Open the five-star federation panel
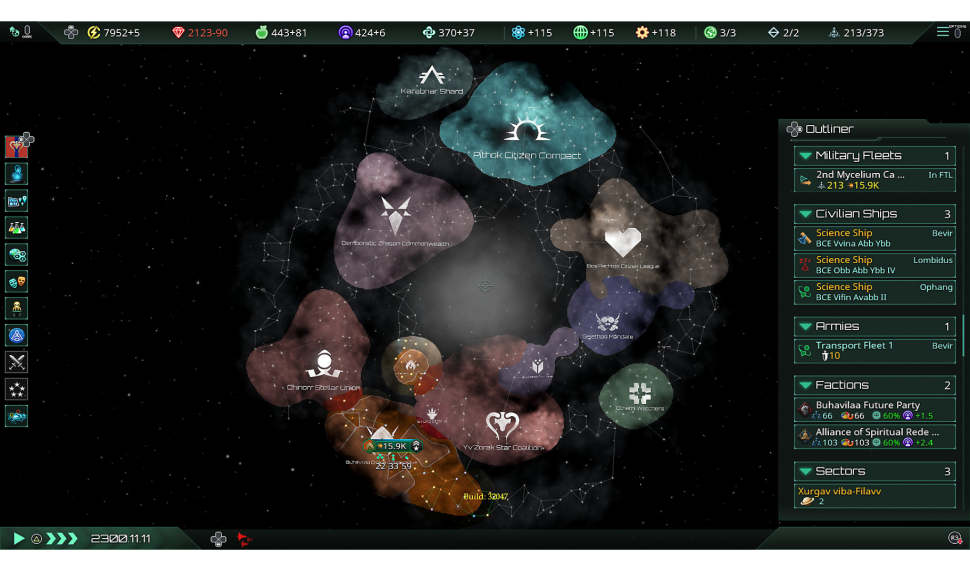The image size is (970, 570). click(x=16, y=390)
